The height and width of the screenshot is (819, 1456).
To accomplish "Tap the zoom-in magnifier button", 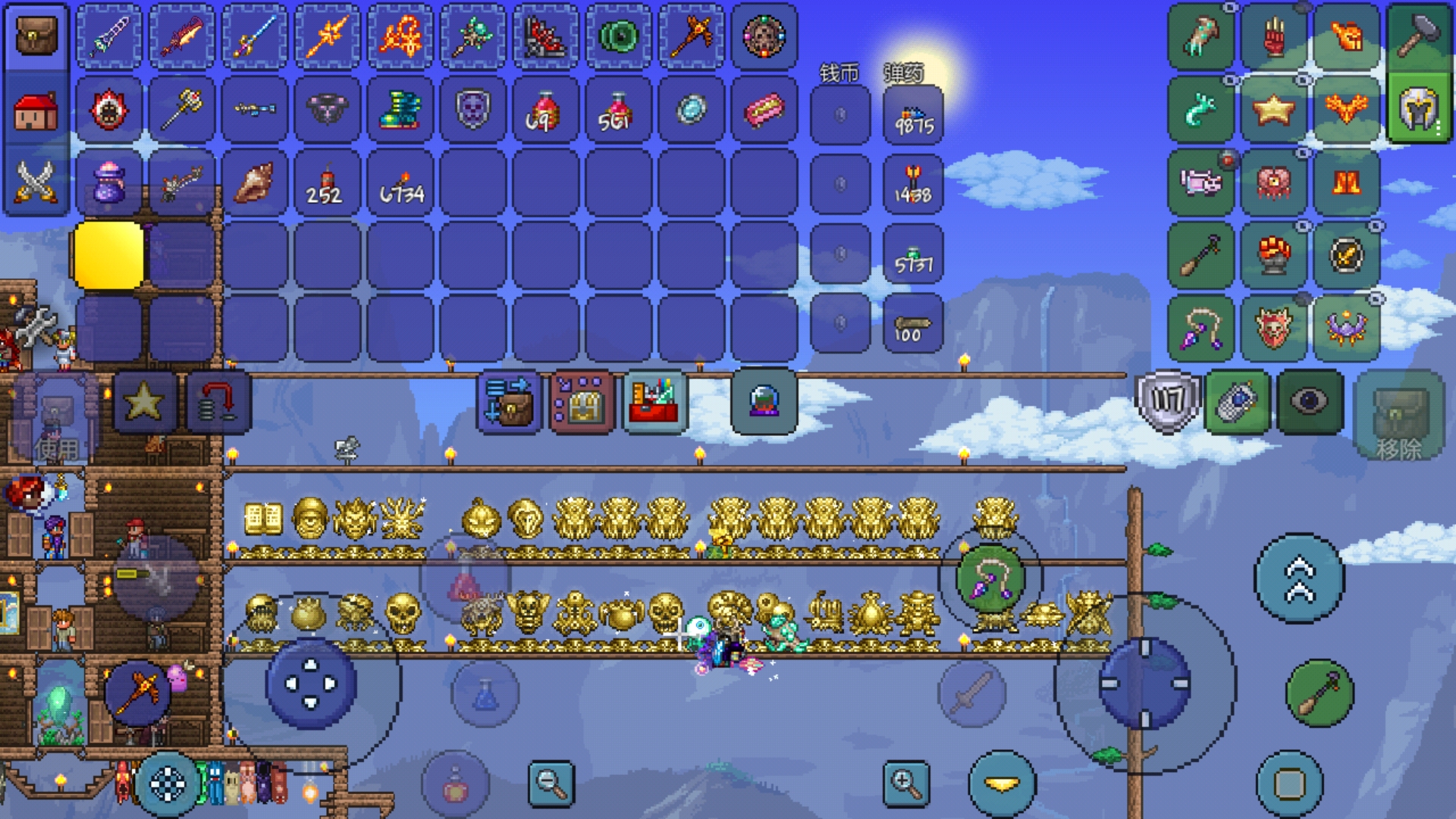I will pyautogui.click(x=905, y=783).
